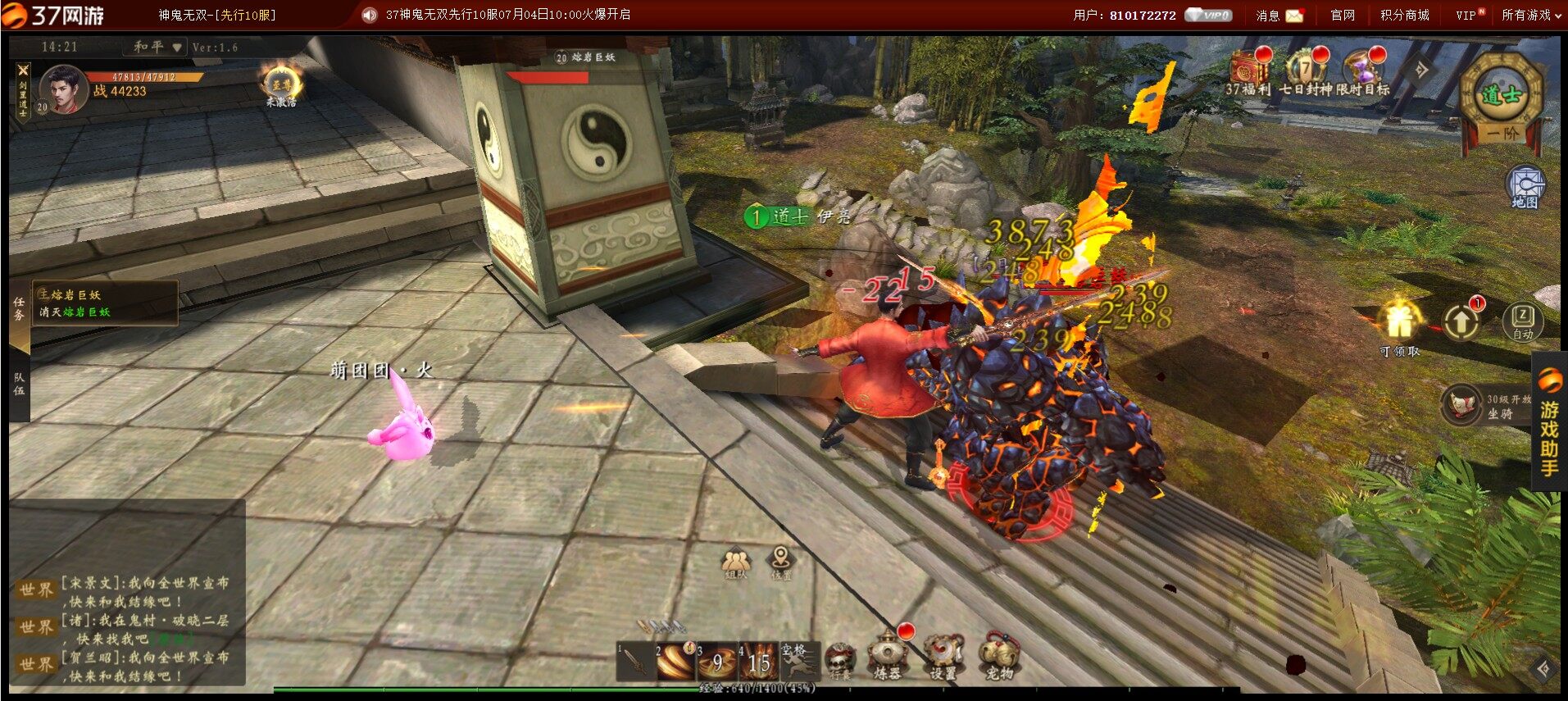Claim the 可领取 gift reward
Image resolution: width=1568 pixels, height=701 pixels.
pyautogui.click(x=1399, y=323)
